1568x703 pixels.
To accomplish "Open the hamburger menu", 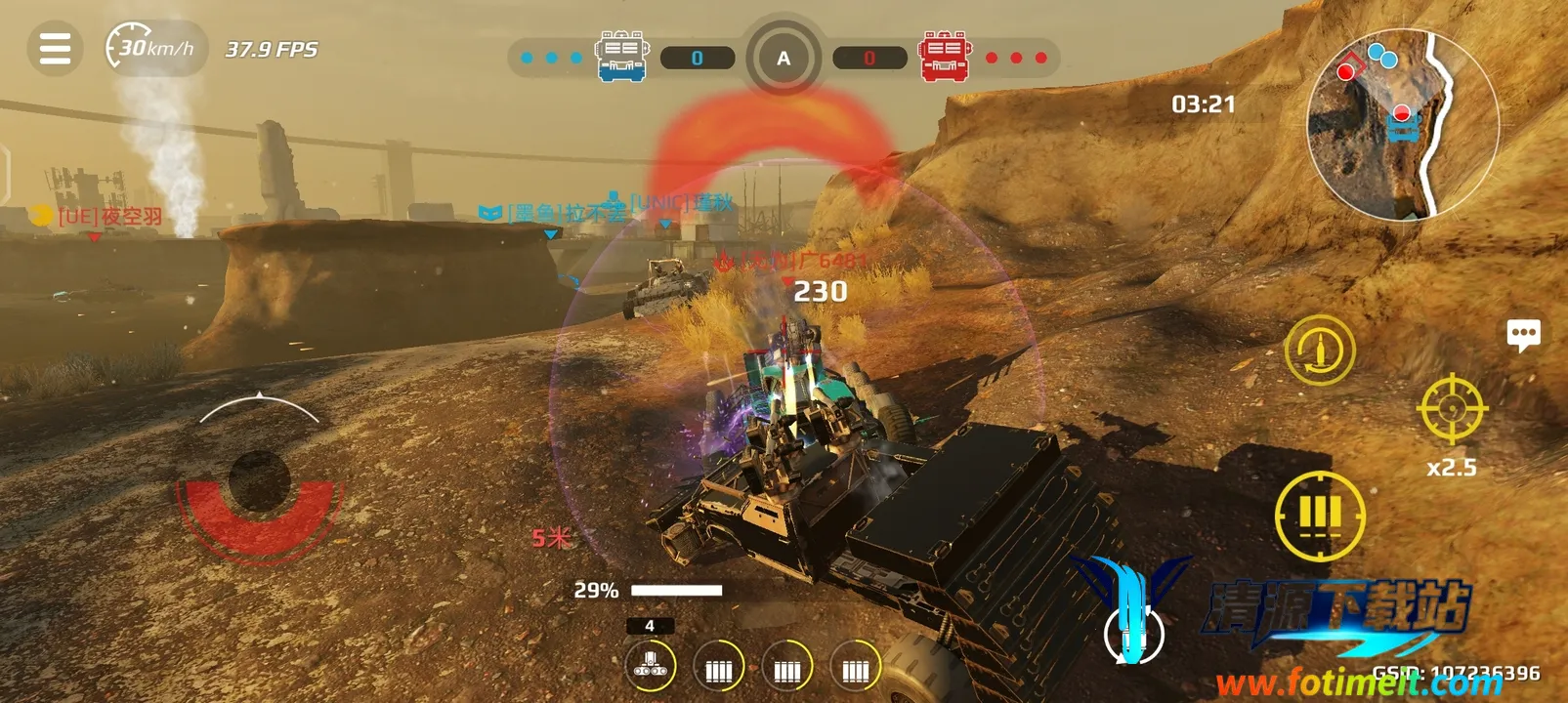I will click(55, 48).
